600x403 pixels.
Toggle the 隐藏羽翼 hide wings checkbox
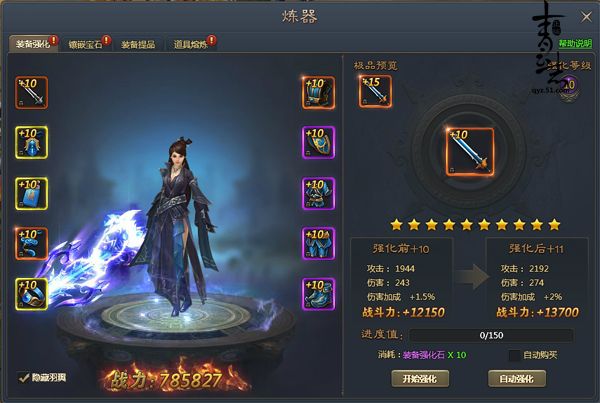pyautogui.click(x=24, y=377)
